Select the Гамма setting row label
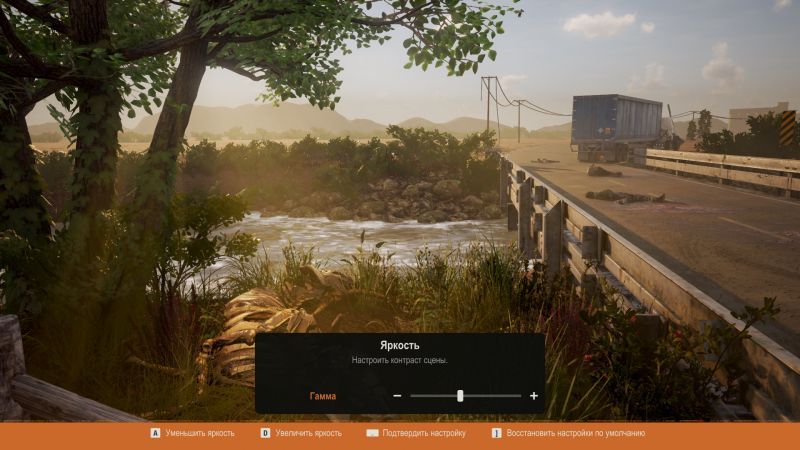 tap(323, 396)
